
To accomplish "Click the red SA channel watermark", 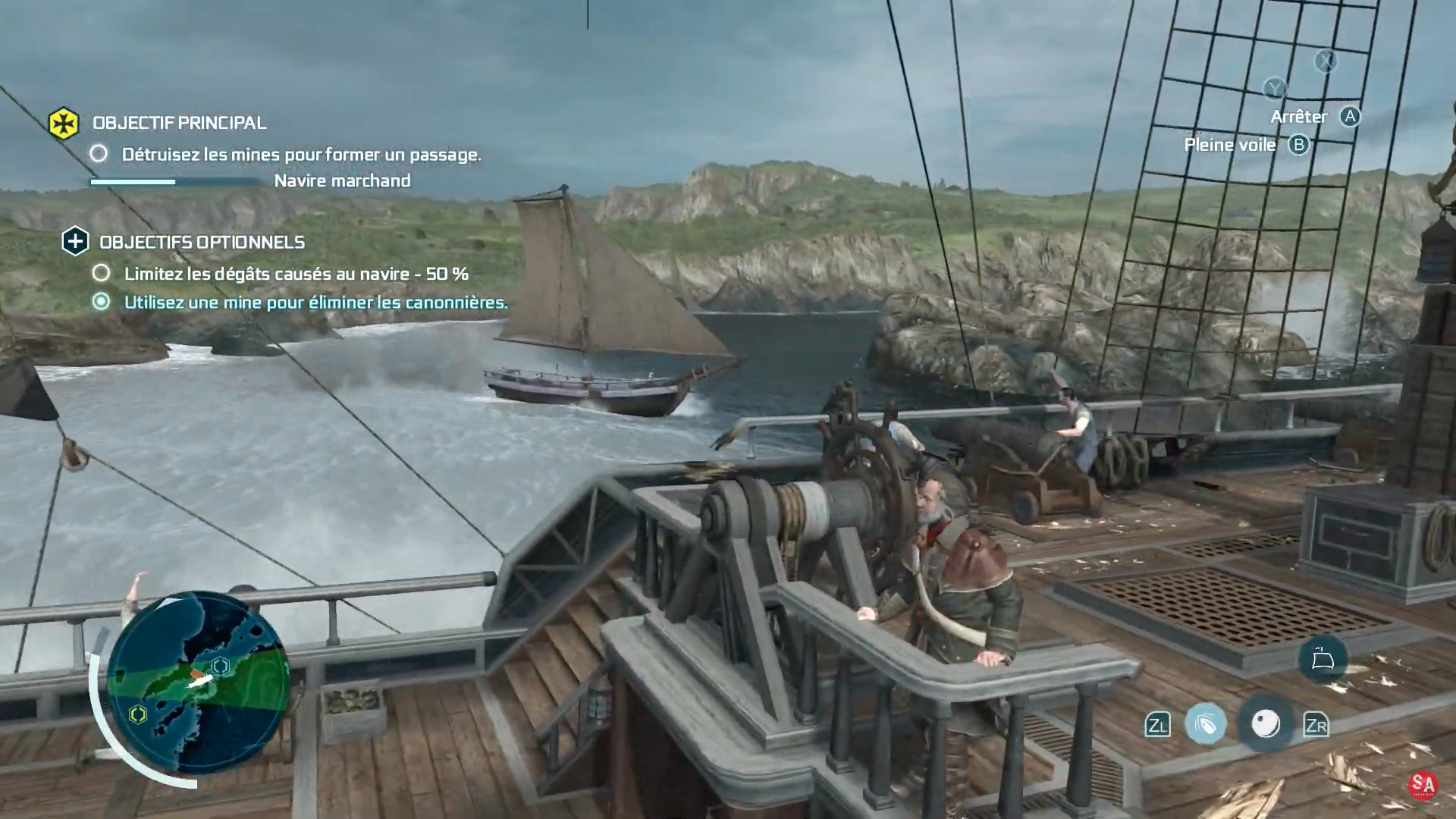I will (1423, 785).
